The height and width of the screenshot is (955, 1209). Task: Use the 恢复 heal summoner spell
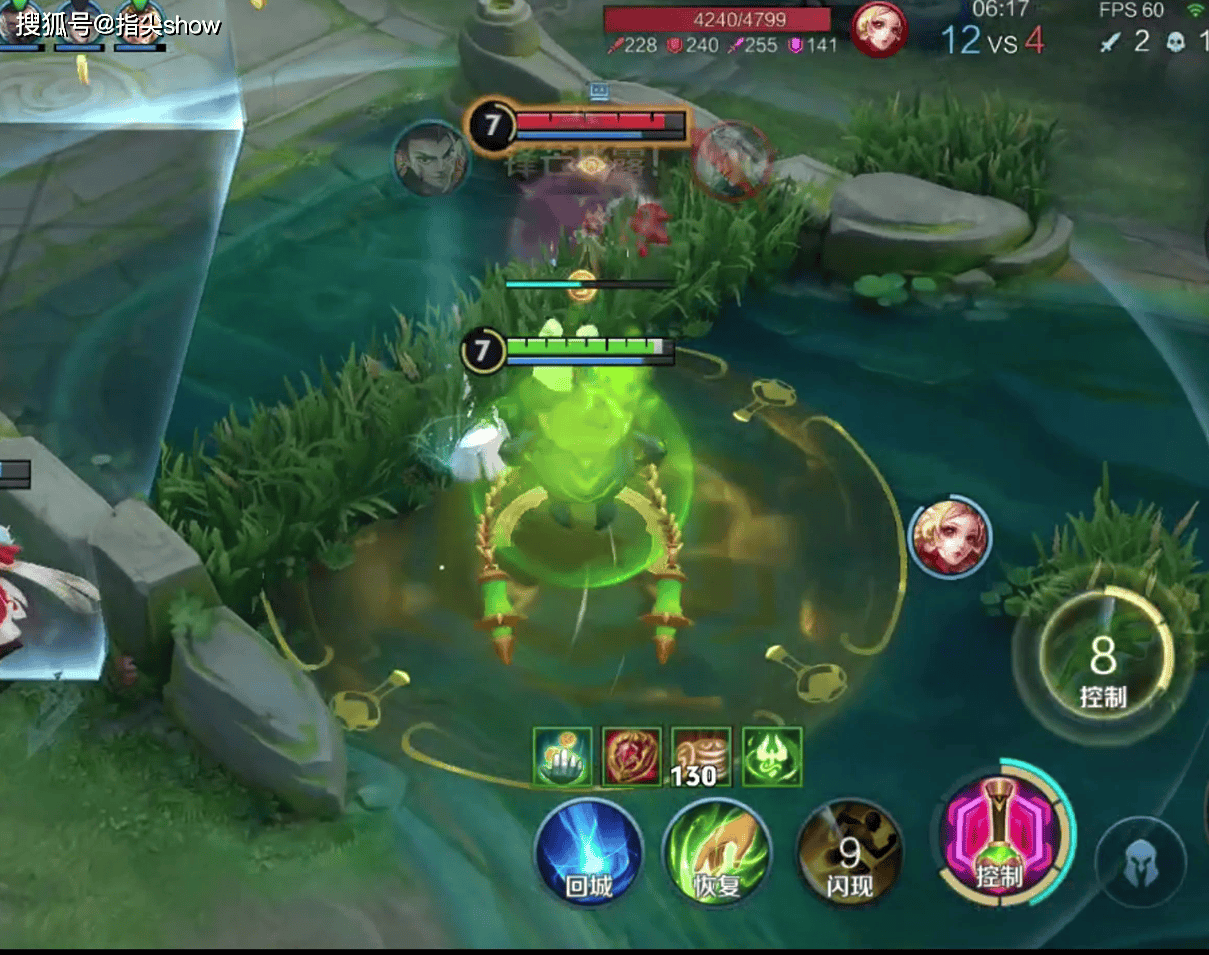[717, 853]
